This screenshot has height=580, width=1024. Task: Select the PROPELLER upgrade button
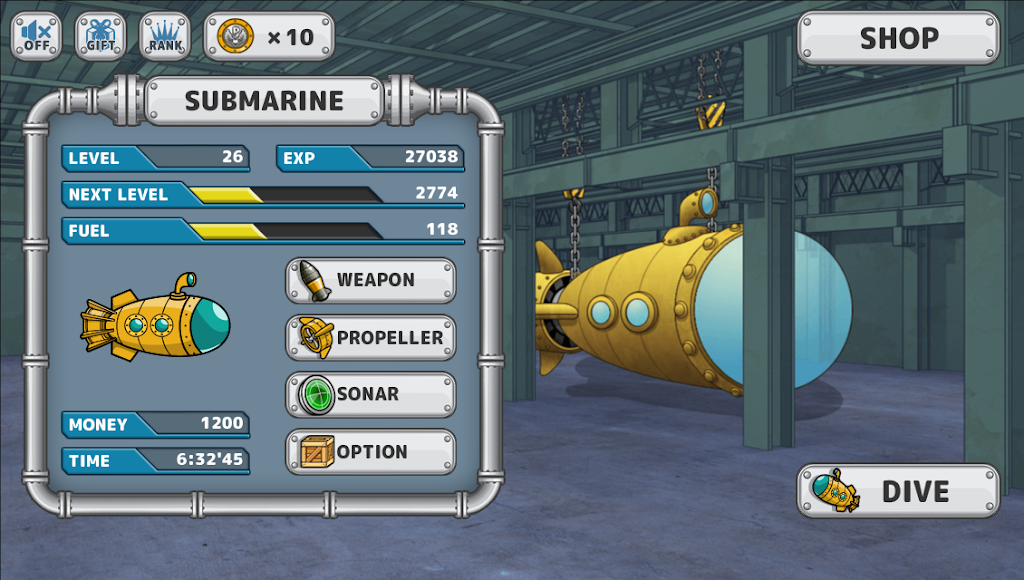(371, 338)
